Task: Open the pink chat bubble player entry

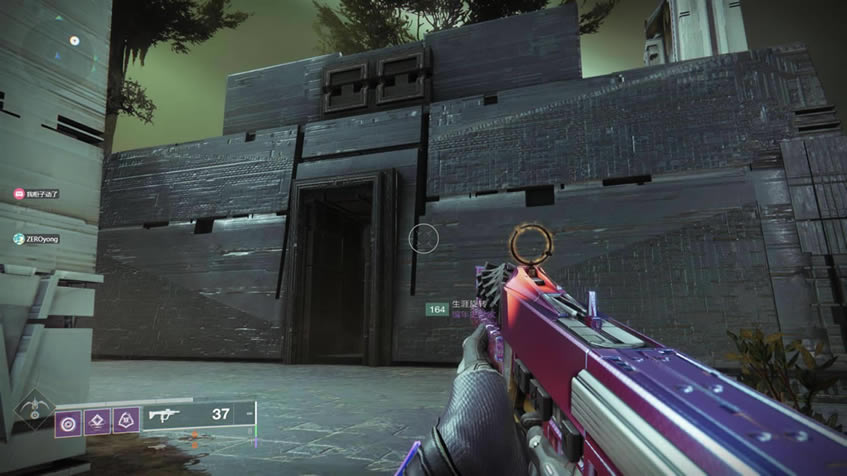Action: click(36, 194)
